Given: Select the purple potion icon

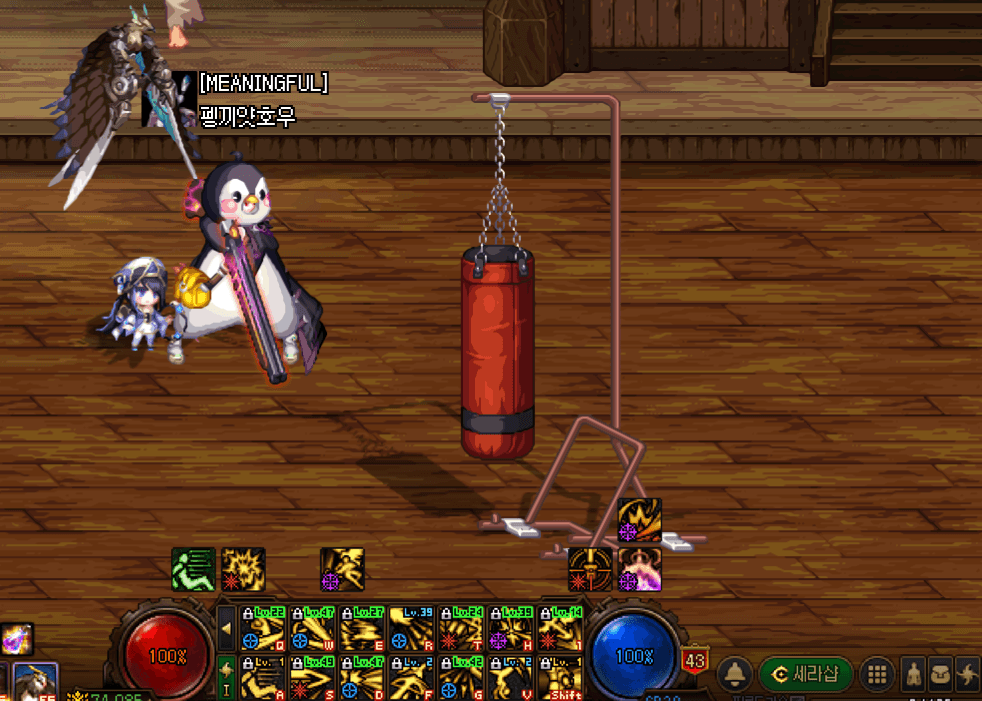Looking at the screenshot, I should point(16,638).
